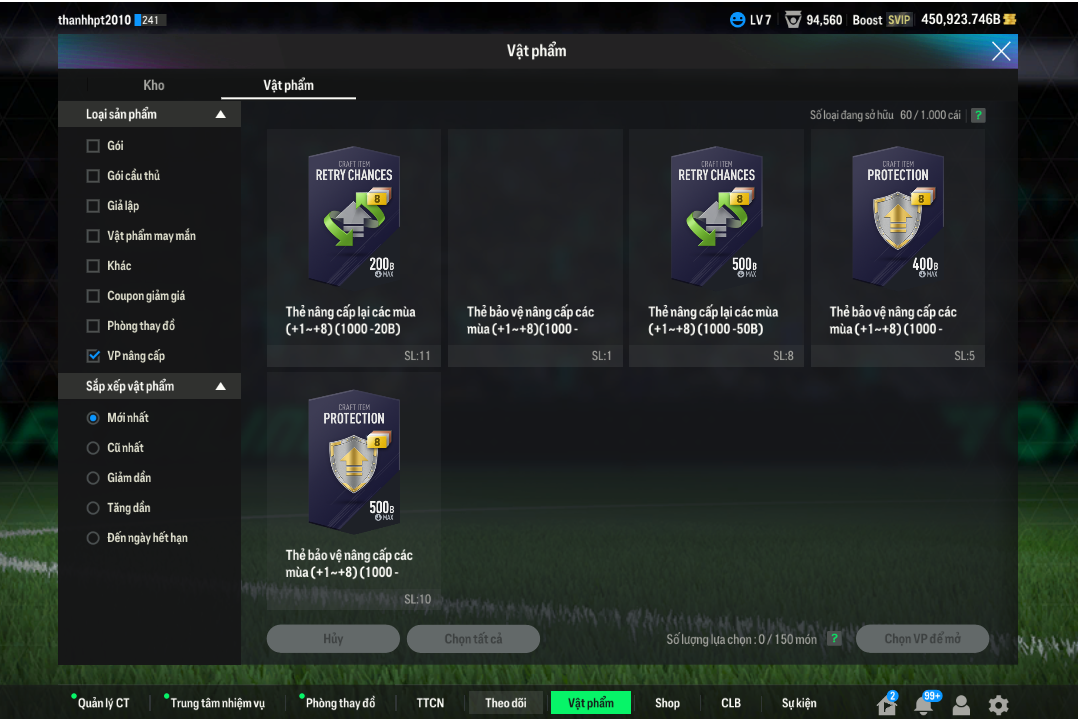The width and height of the screenshot is (1078, 719).
Task: Choose the Giảm dần sort option
Action: [94, 478]
